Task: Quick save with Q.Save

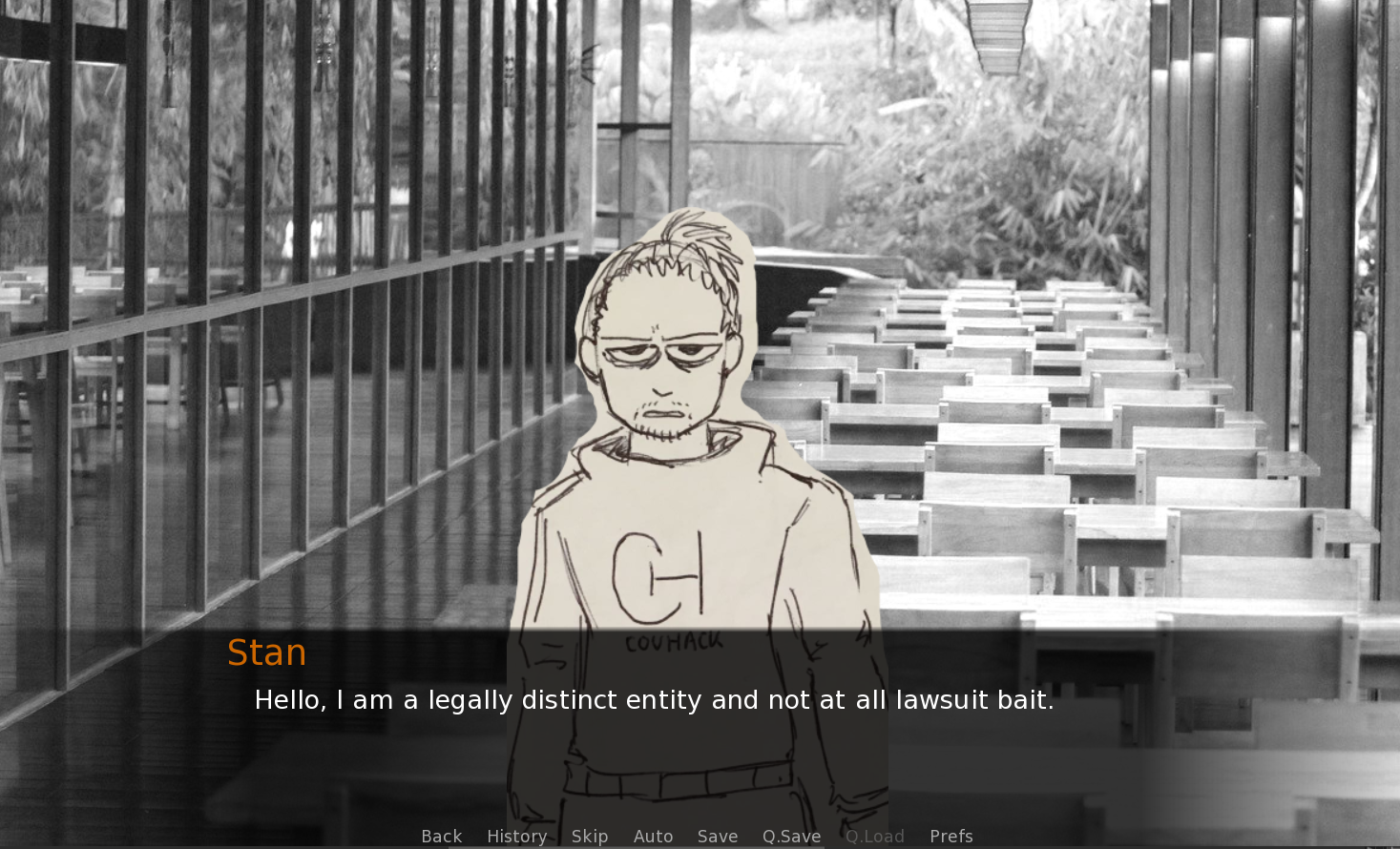Action: point(791,836)
